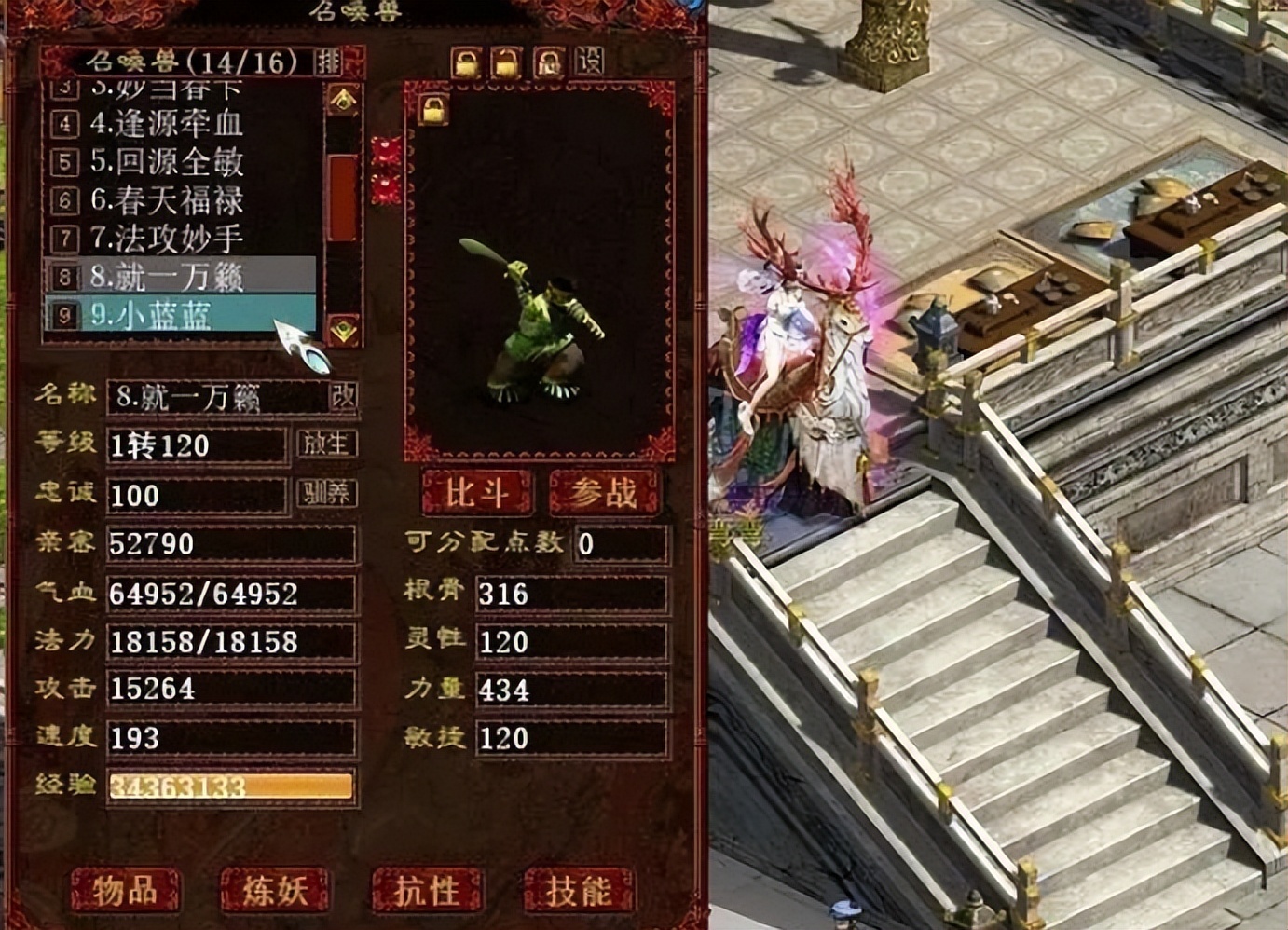Click the 改 rename button
Image resolution: width=1288 pixels, height=930 pixels.
(x=343, y=397)
